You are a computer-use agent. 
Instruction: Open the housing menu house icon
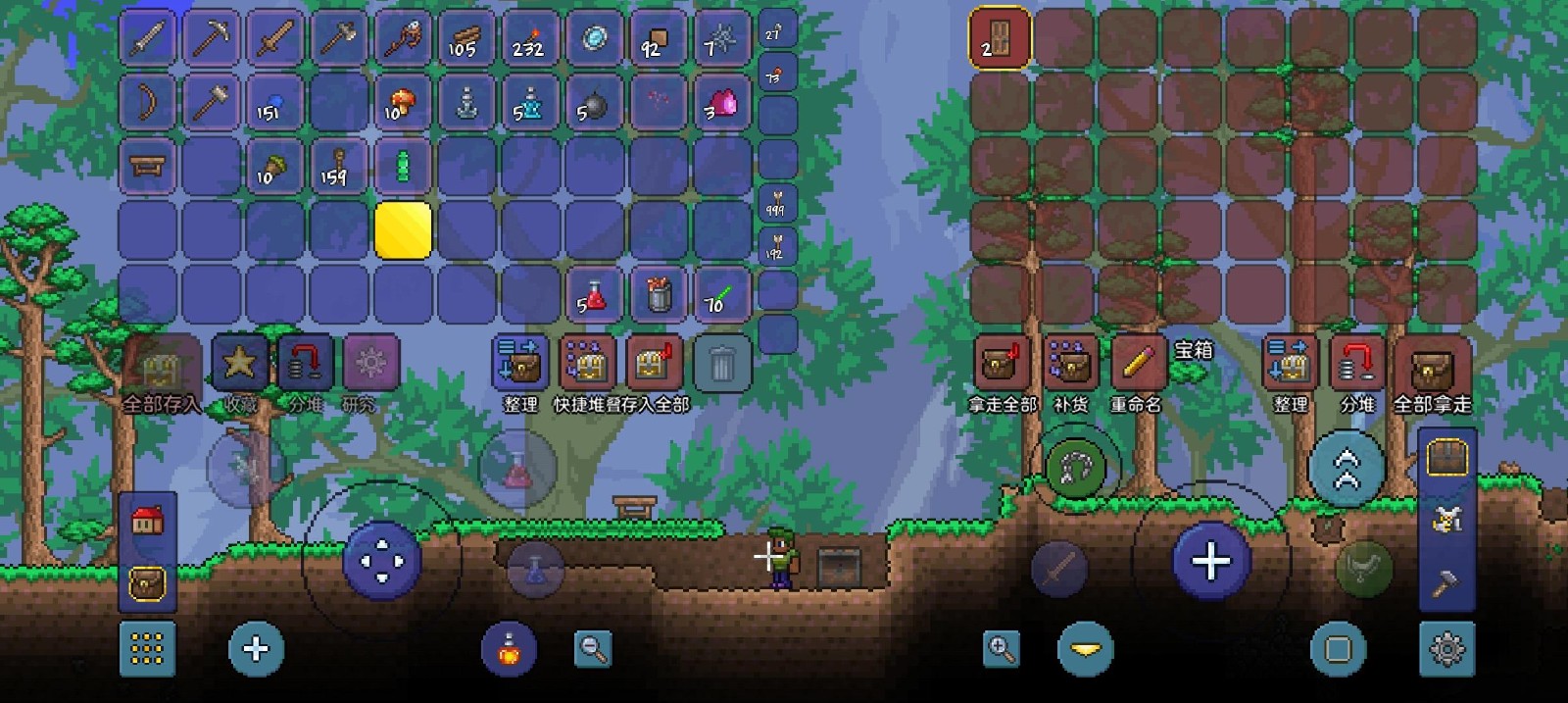(147, 521)
